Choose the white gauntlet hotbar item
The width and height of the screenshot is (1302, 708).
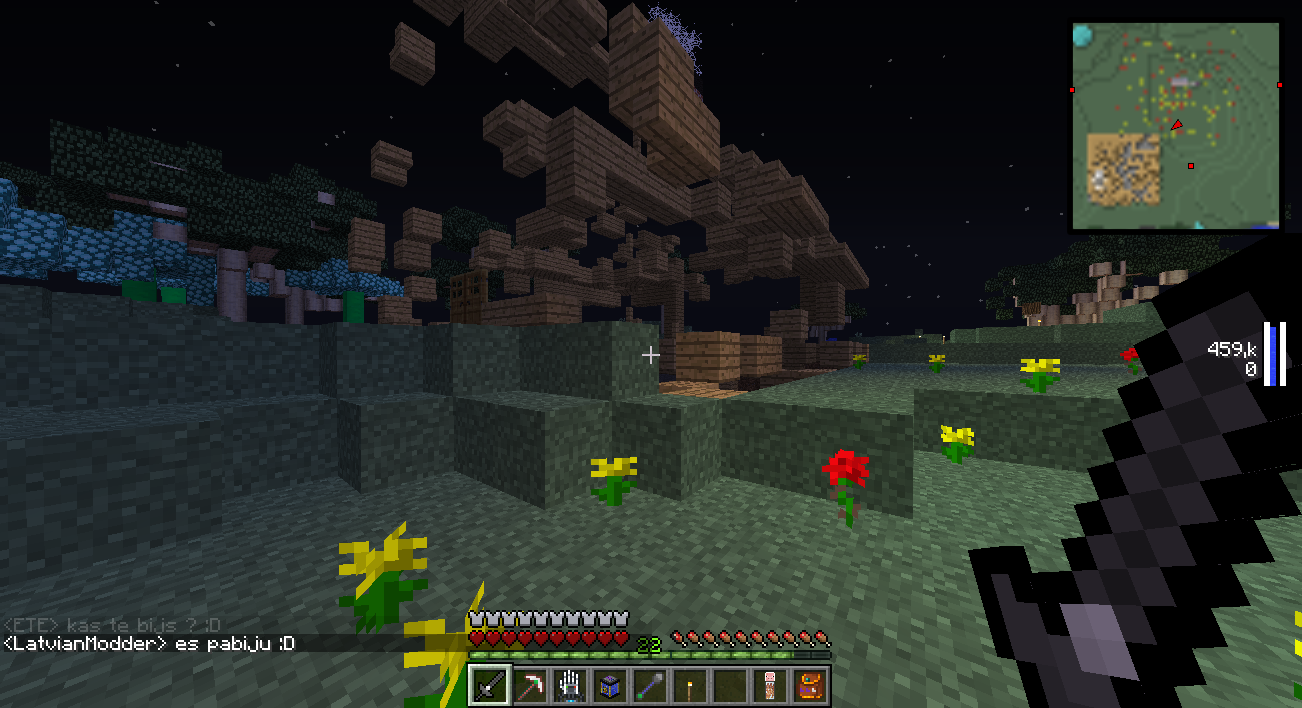pos(570,686)
